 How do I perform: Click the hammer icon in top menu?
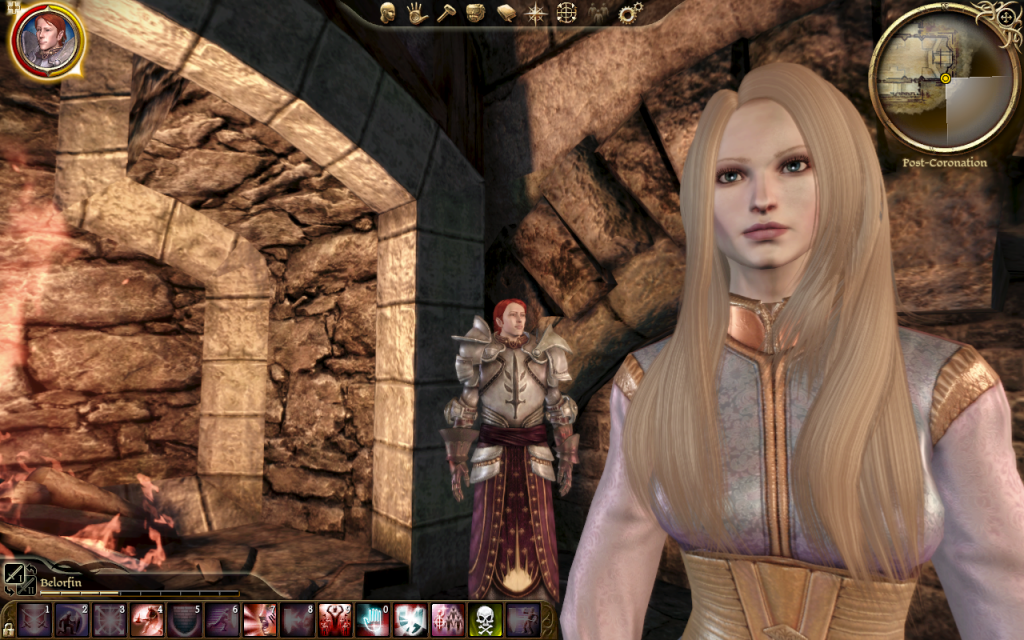point(446,13)
